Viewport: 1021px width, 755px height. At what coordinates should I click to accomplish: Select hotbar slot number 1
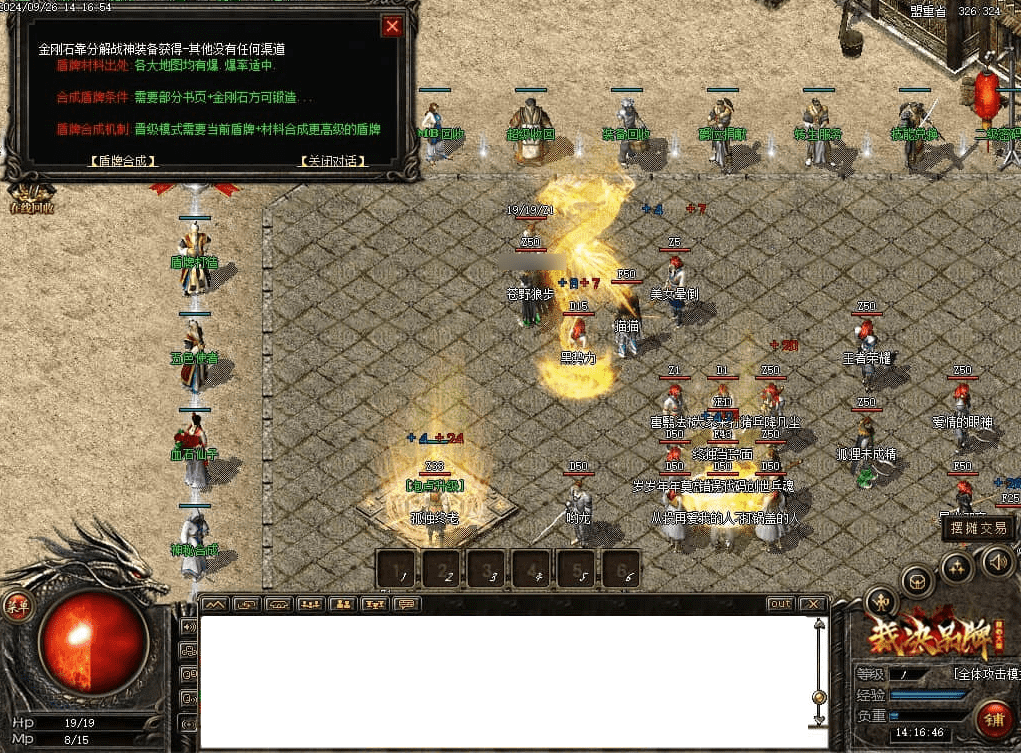click(400, 569)
